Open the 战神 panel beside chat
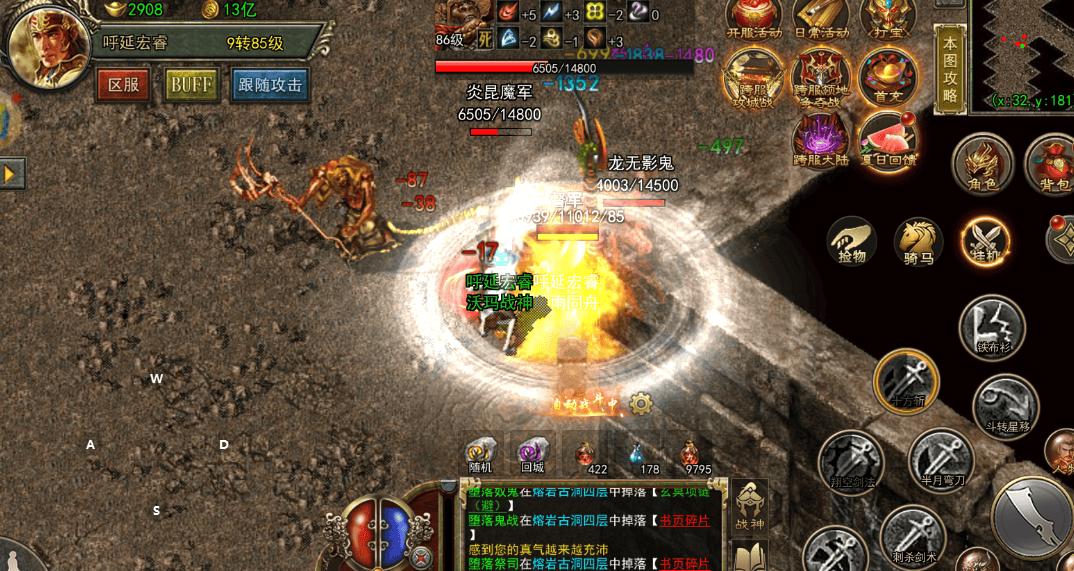Image resolution: width=1074 pixels, height=571 pixels. [x=750, y=505]
